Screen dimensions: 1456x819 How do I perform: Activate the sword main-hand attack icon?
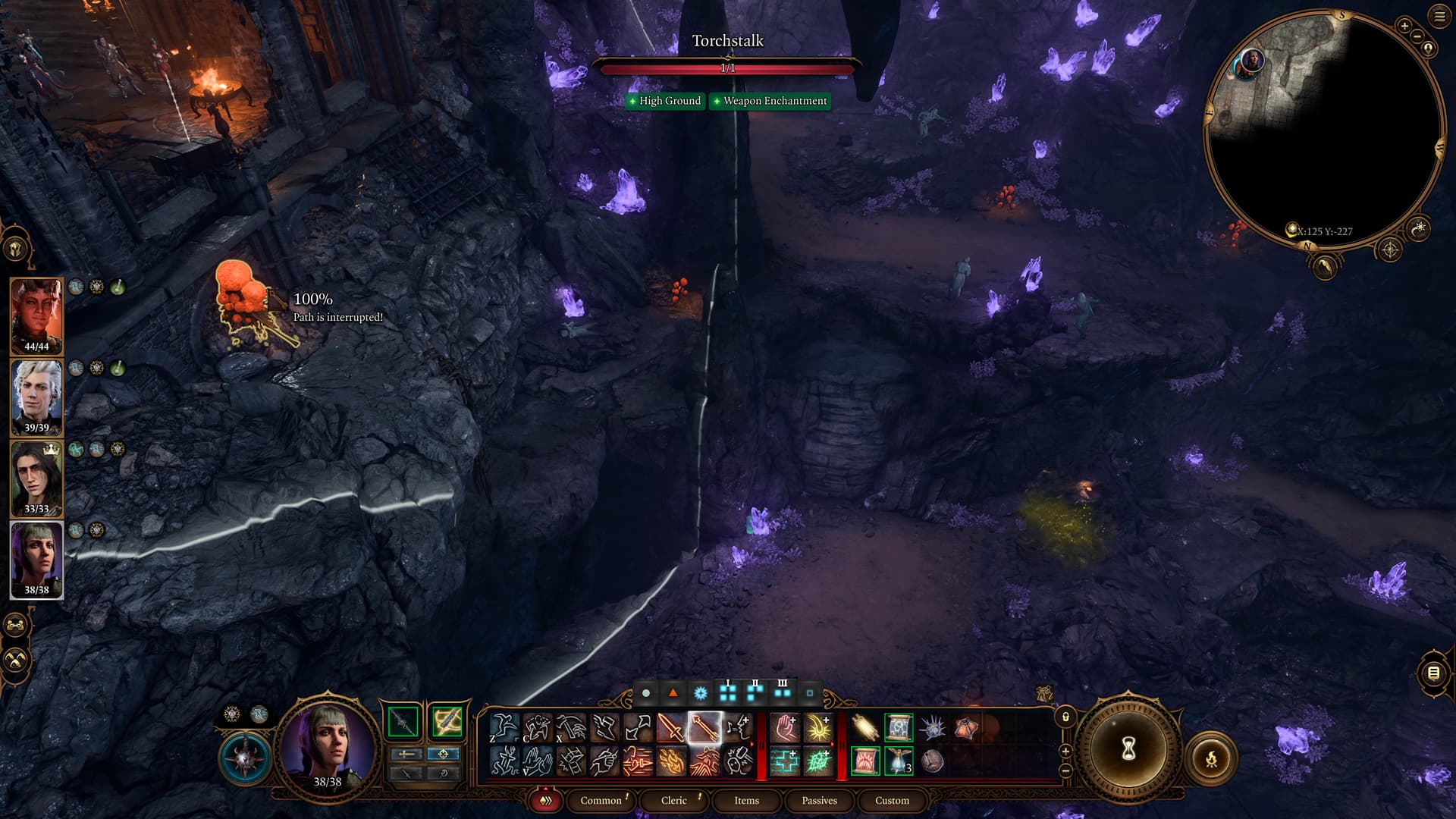(671, 728)
